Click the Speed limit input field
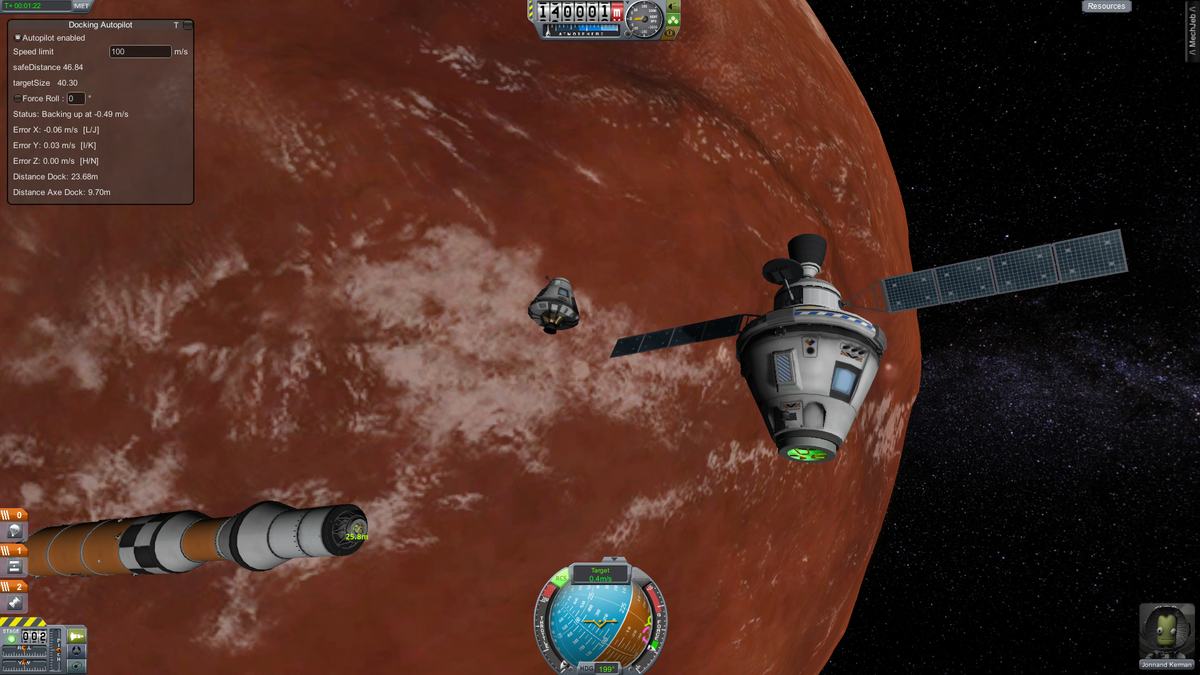This screenshot has height=675, width=1200. click(x=140, y=51)
